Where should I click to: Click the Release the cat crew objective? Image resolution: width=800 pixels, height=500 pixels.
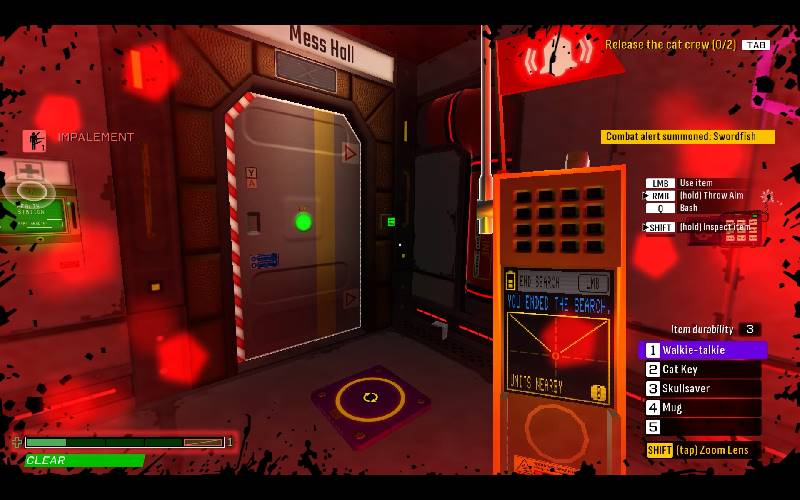(x=670, y=44)
